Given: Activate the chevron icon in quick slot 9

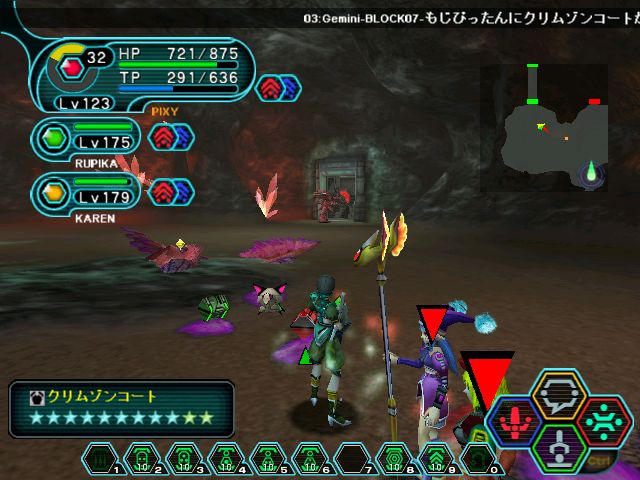Looking at the screenshot, I should [435, 458].
